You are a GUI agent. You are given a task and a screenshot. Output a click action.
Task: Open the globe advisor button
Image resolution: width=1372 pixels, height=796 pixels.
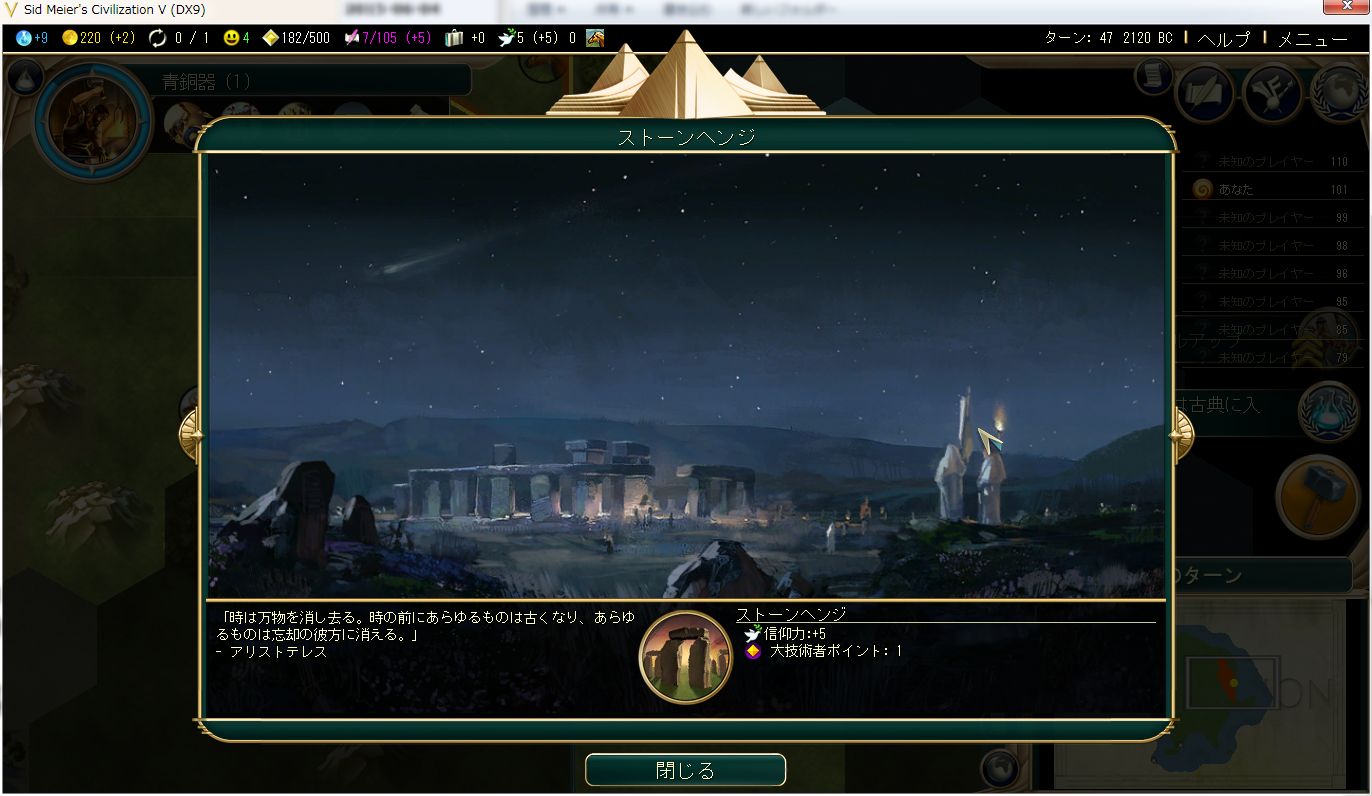click(x=1340, y=93)
